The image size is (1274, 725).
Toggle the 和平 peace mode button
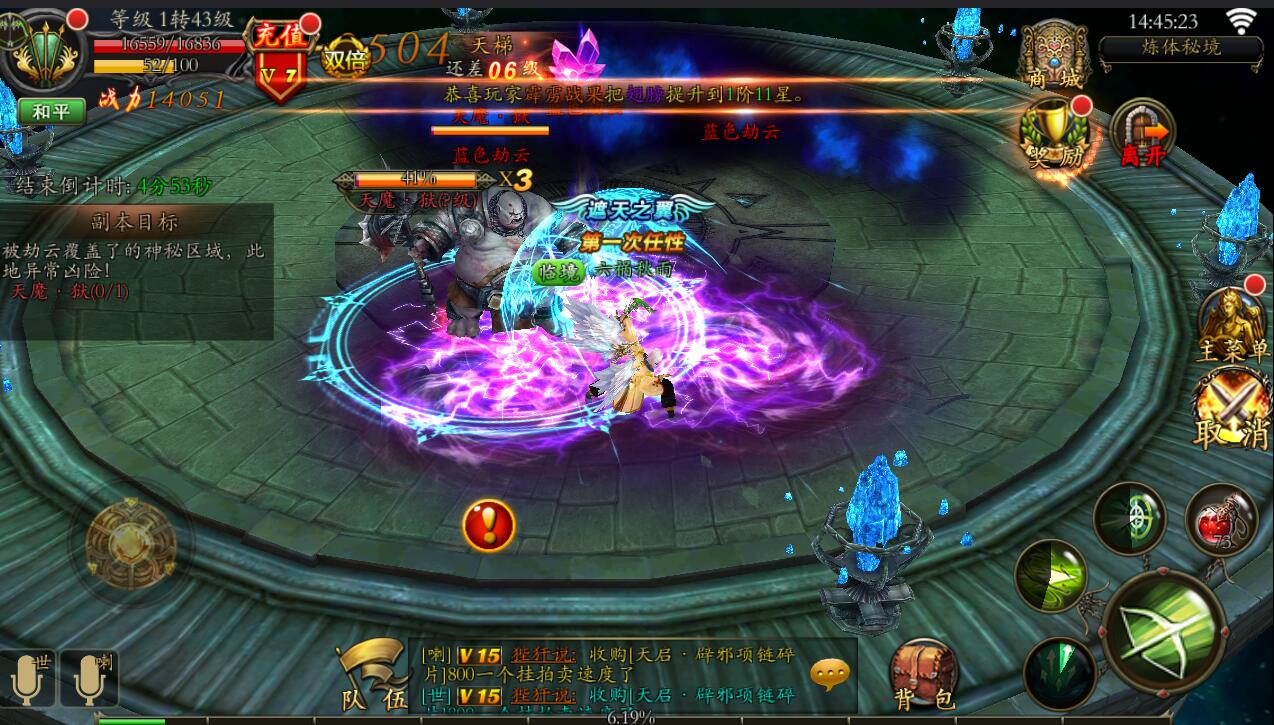(51, 111)
